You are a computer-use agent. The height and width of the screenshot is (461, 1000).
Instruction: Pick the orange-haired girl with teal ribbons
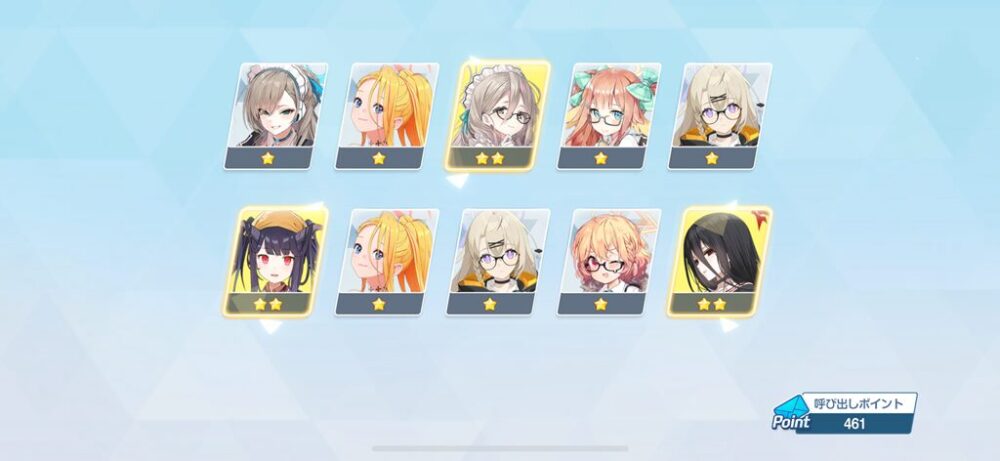tap(609, 115)
